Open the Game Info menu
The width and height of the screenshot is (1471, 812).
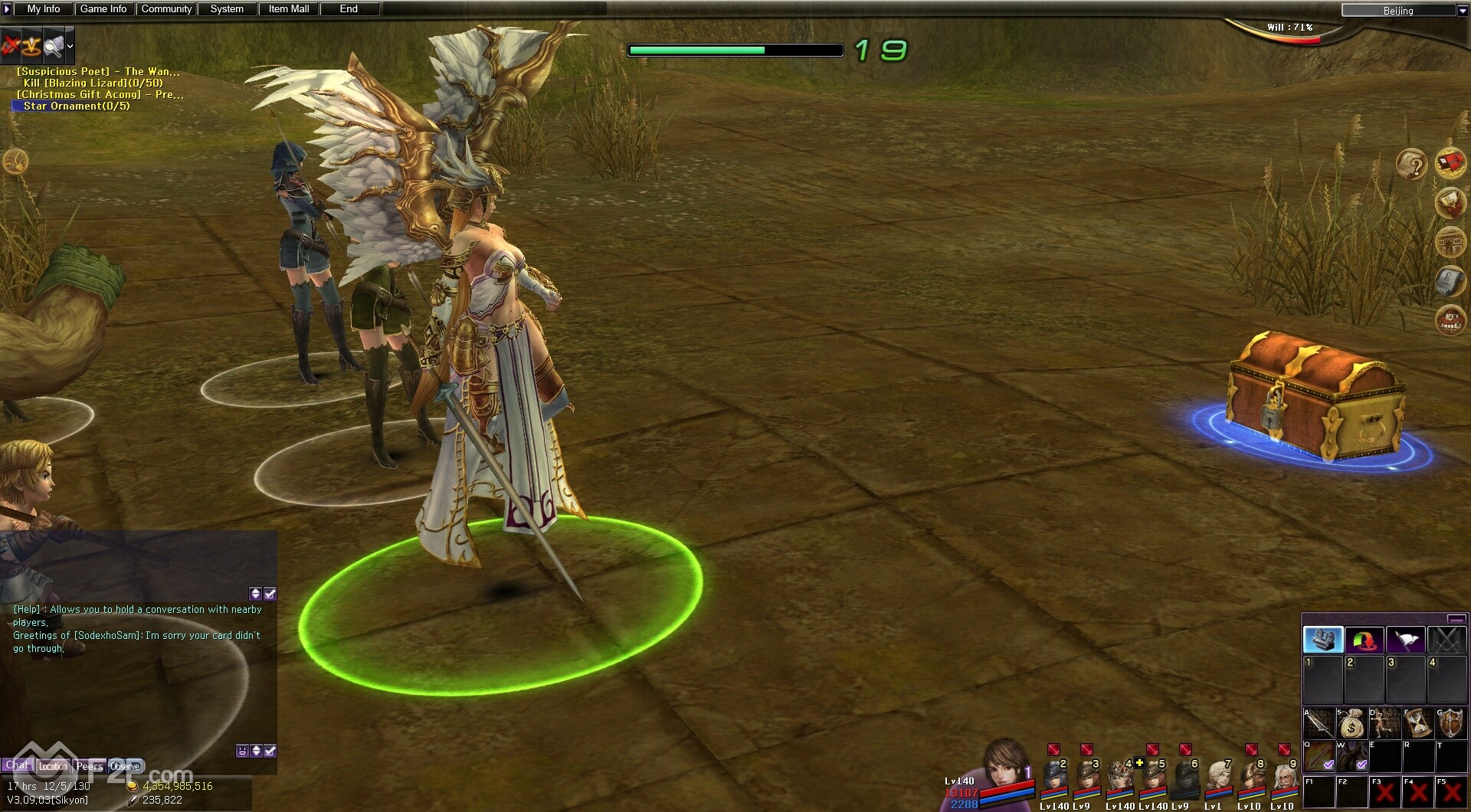[103, 9]
